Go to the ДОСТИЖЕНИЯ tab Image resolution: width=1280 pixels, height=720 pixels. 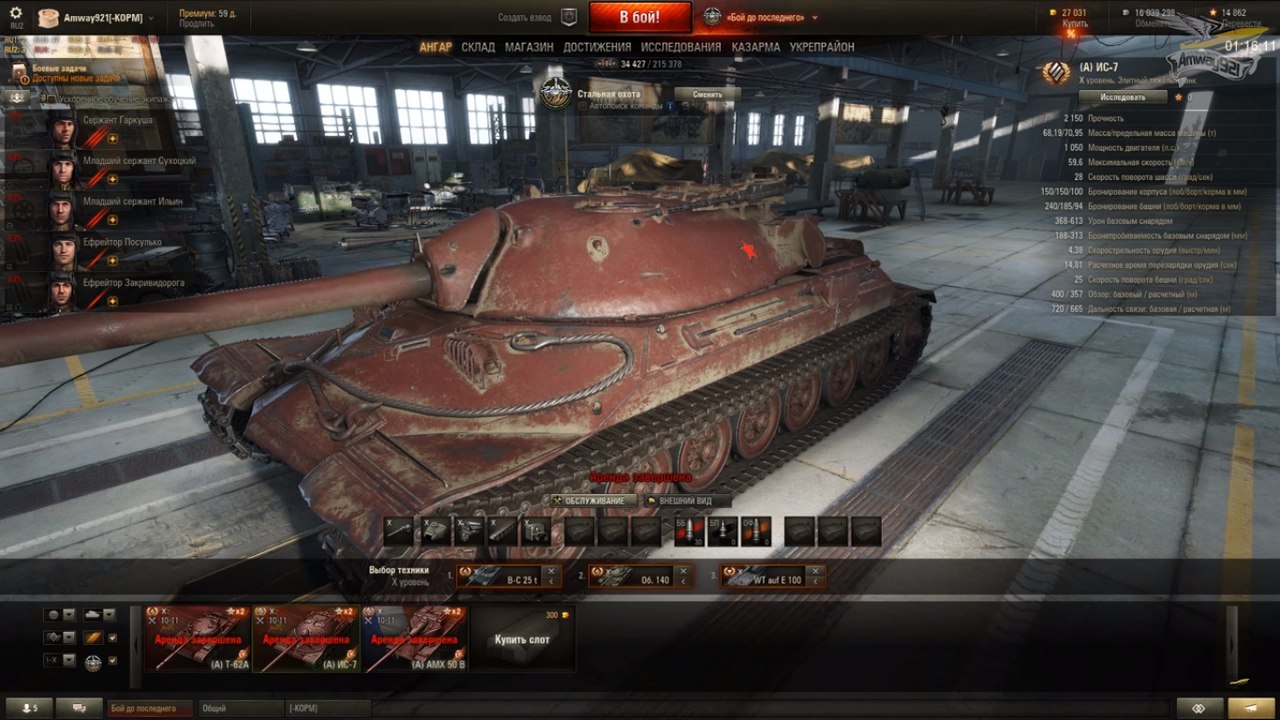tap(597, 47)
